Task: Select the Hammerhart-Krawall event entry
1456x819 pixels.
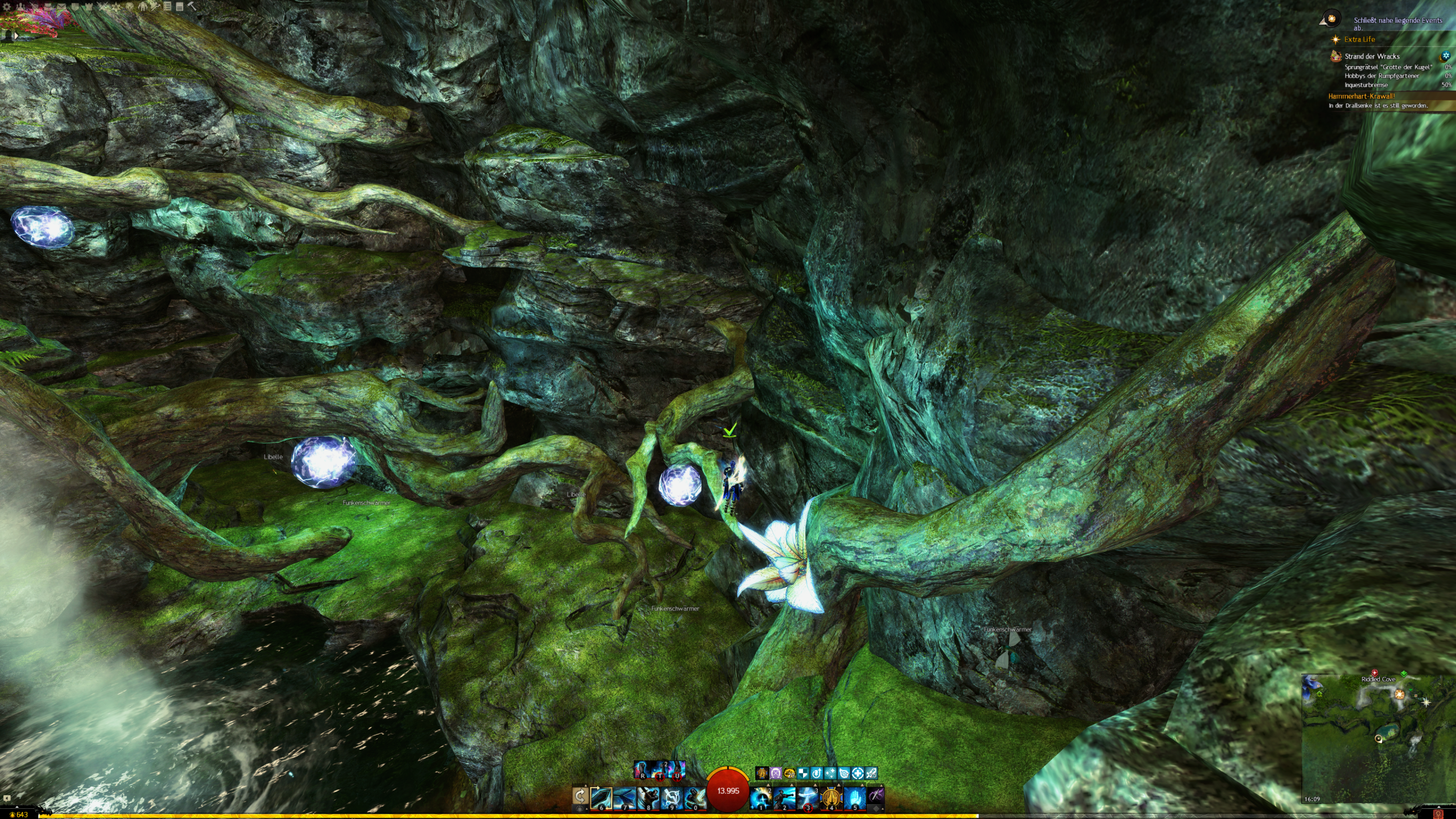Action: click(x=1362, y=96)
